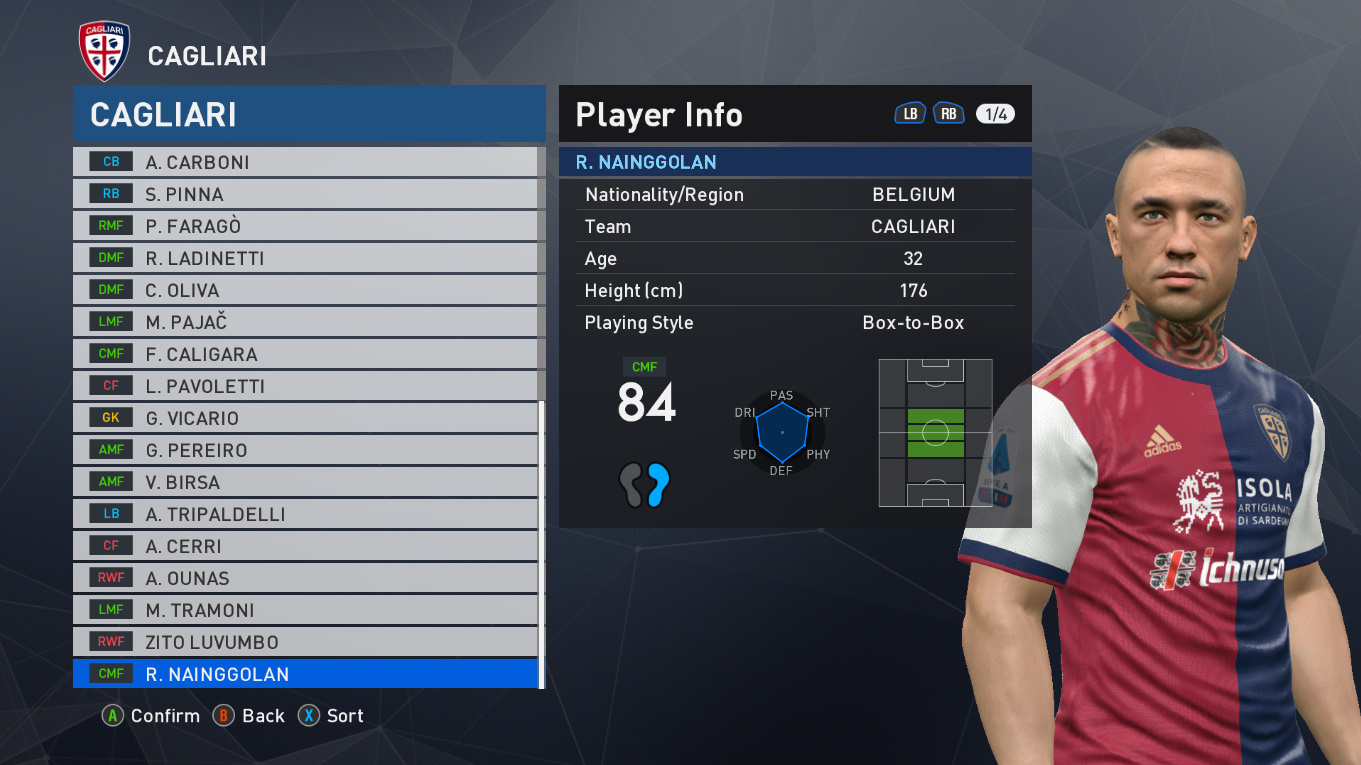Pick A. Tripaldelli from the roster
The height and width of the screenshot is (765, 1361).
click(305, 514)
